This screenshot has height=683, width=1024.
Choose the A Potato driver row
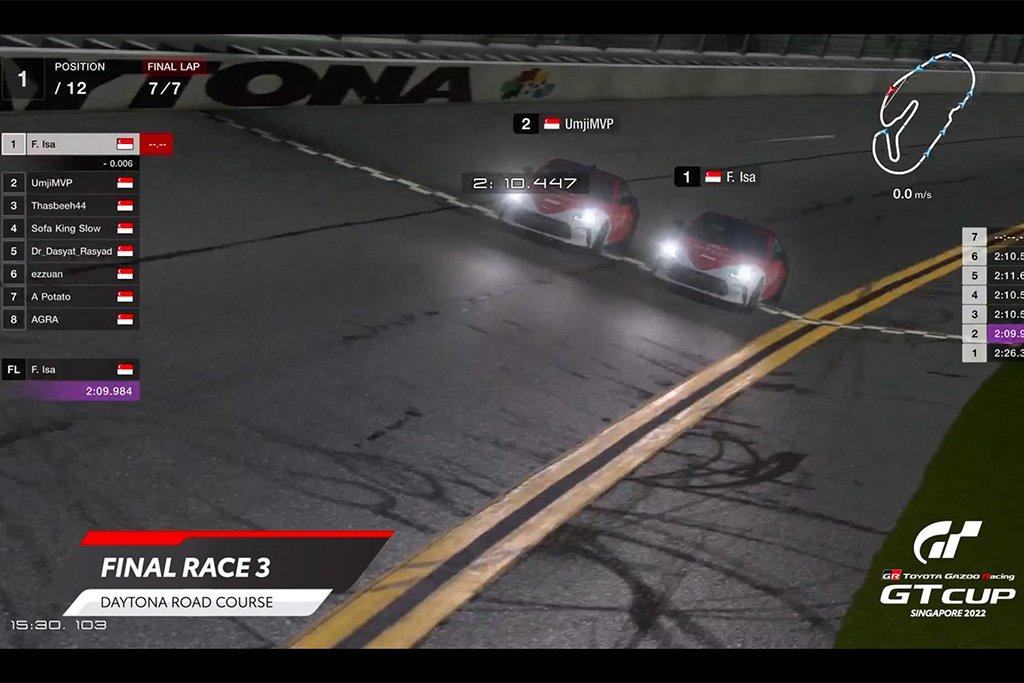coord(70,297)
